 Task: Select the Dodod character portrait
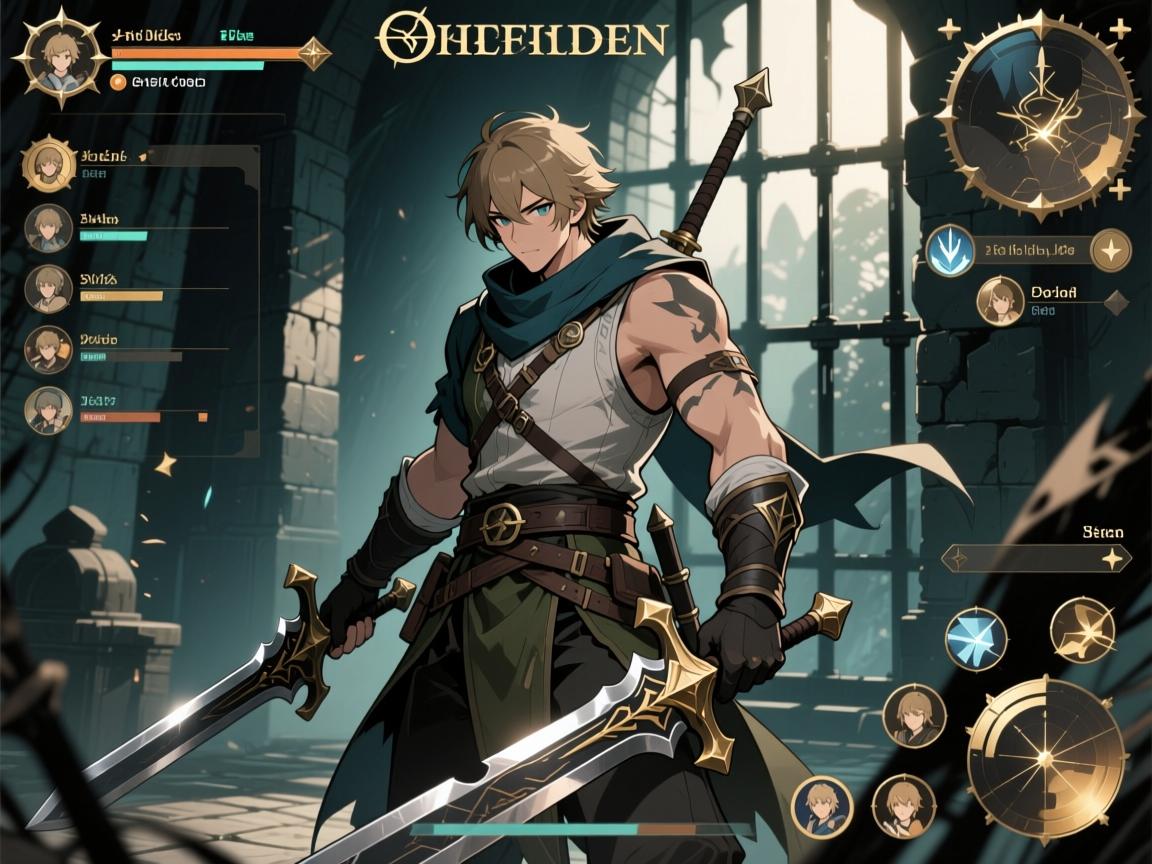[1000, 301]
